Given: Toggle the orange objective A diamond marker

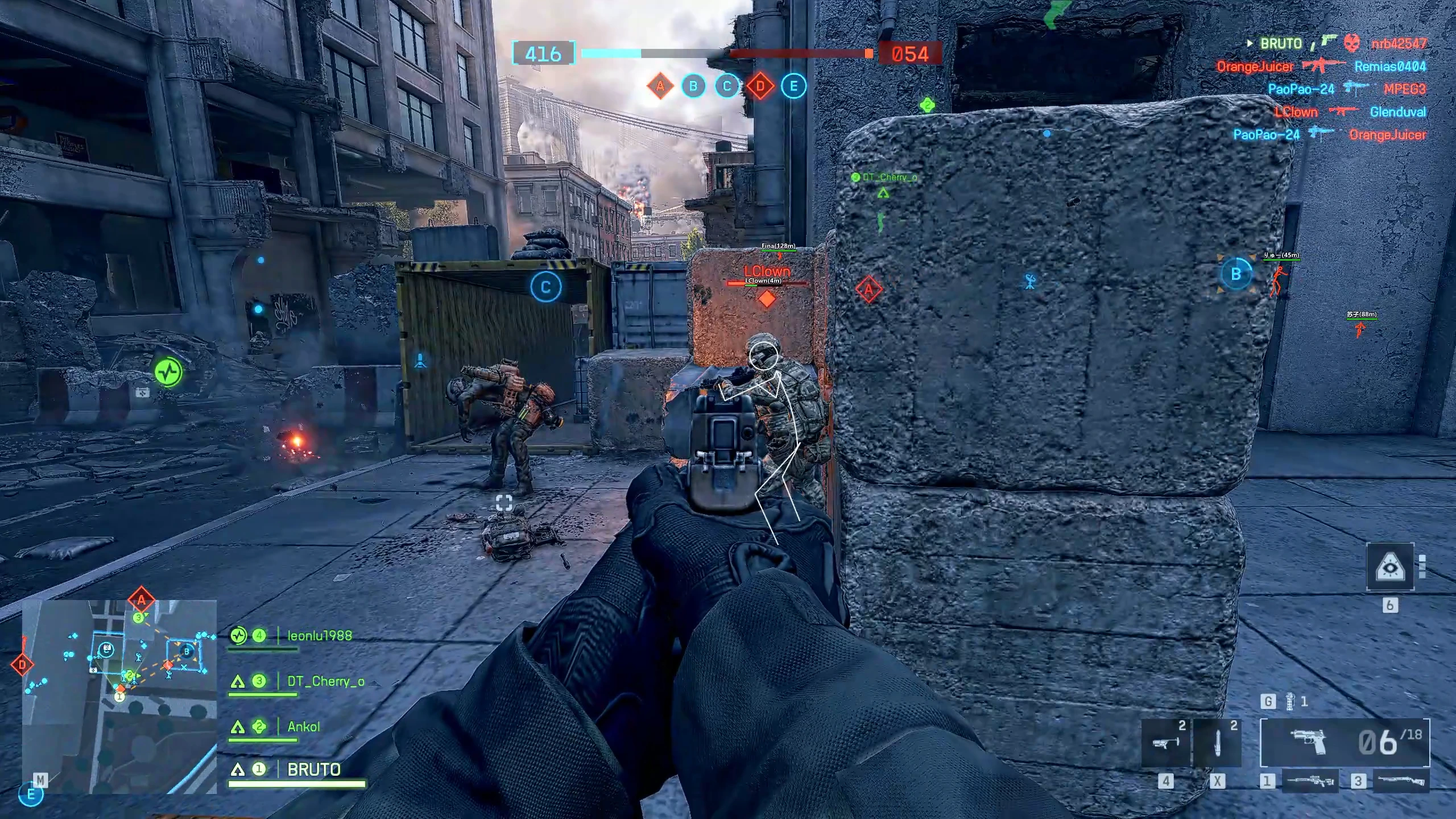Looking at the screenshot, I should pyautogui.click(x=868, y=289).
